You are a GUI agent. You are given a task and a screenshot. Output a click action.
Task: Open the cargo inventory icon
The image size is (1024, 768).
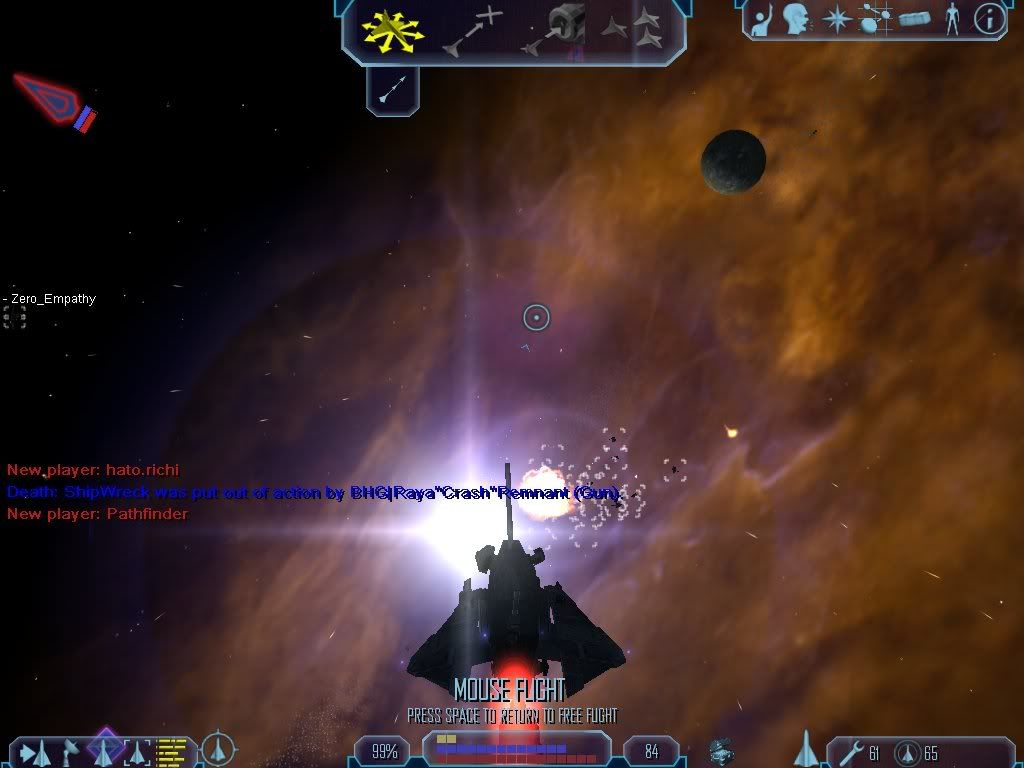(x=914, y=18)
